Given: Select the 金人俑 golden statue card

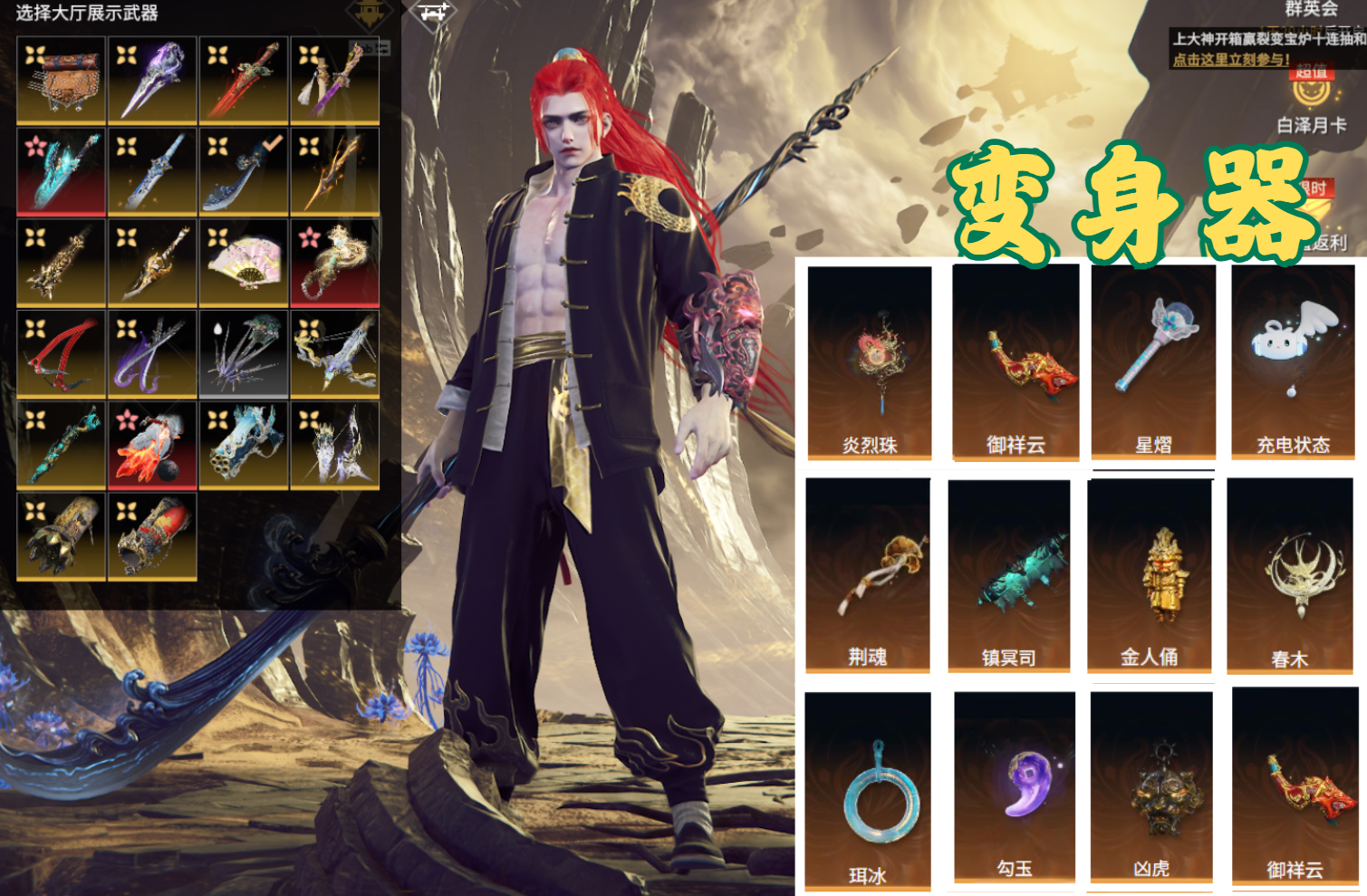Looking at the screenshot, I should point(1150,575).
